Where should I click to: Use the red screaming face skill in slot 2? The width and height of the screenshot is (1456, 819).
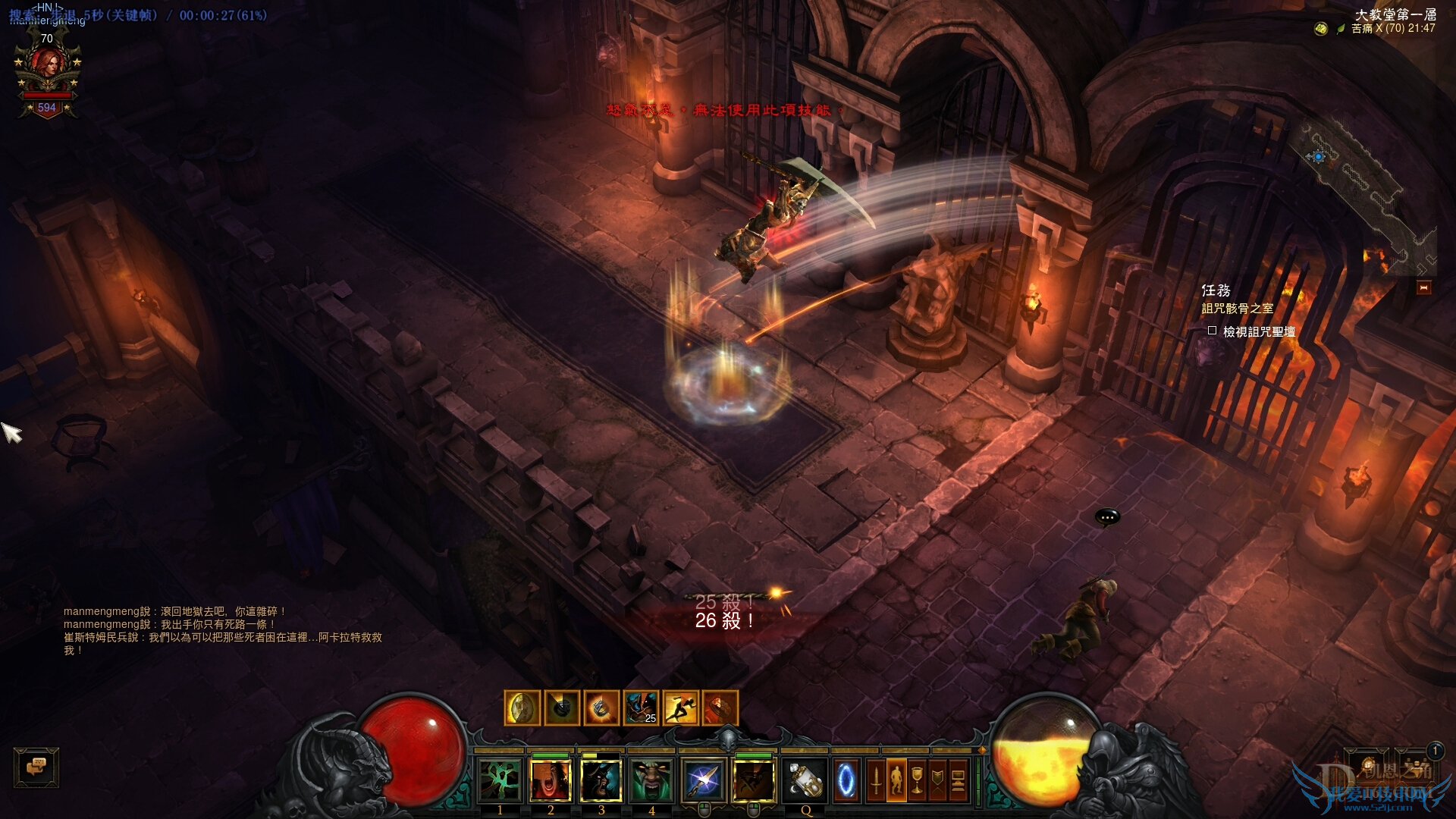coord(551,780)
